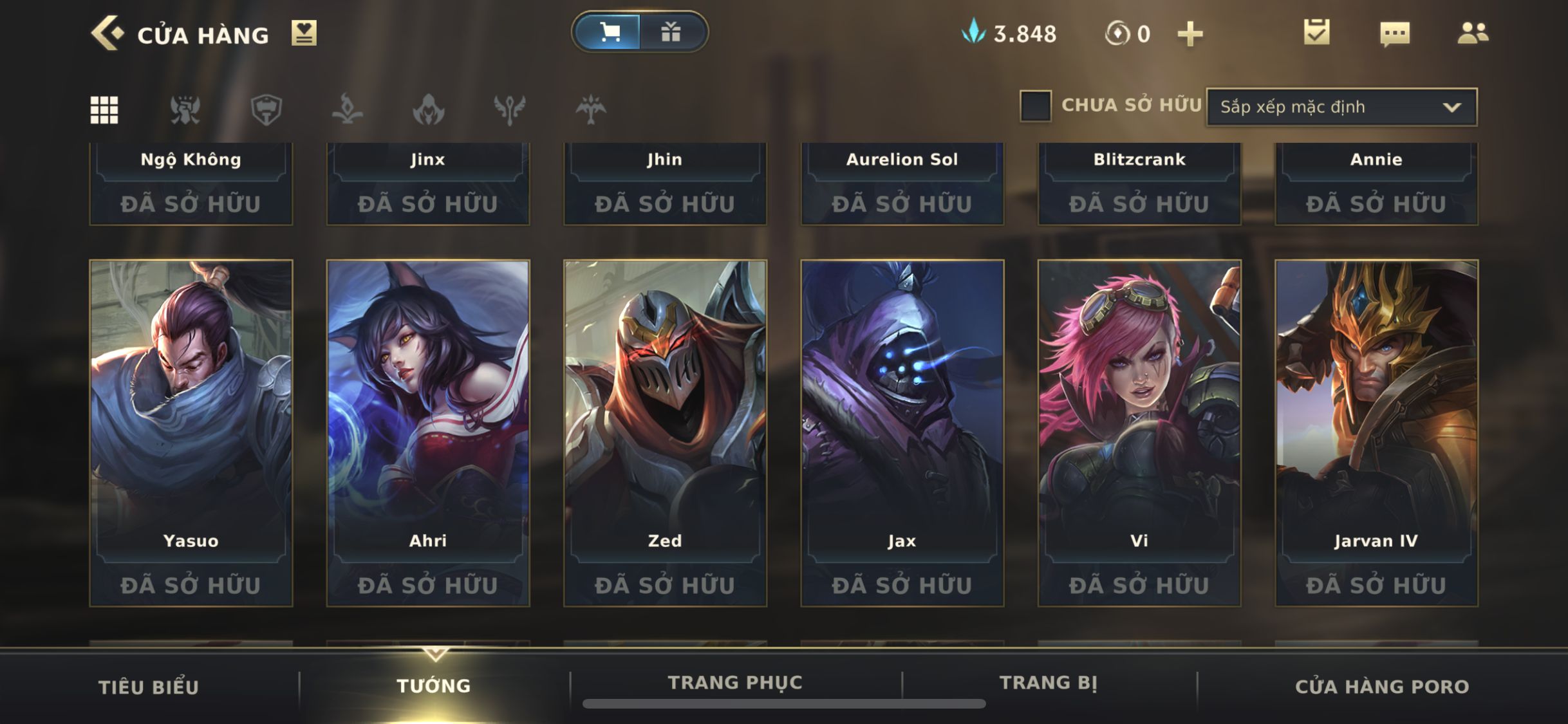Select the shopping cart toggle
Viewport: 1568px width, 724px height.
[x=608, y=32]
